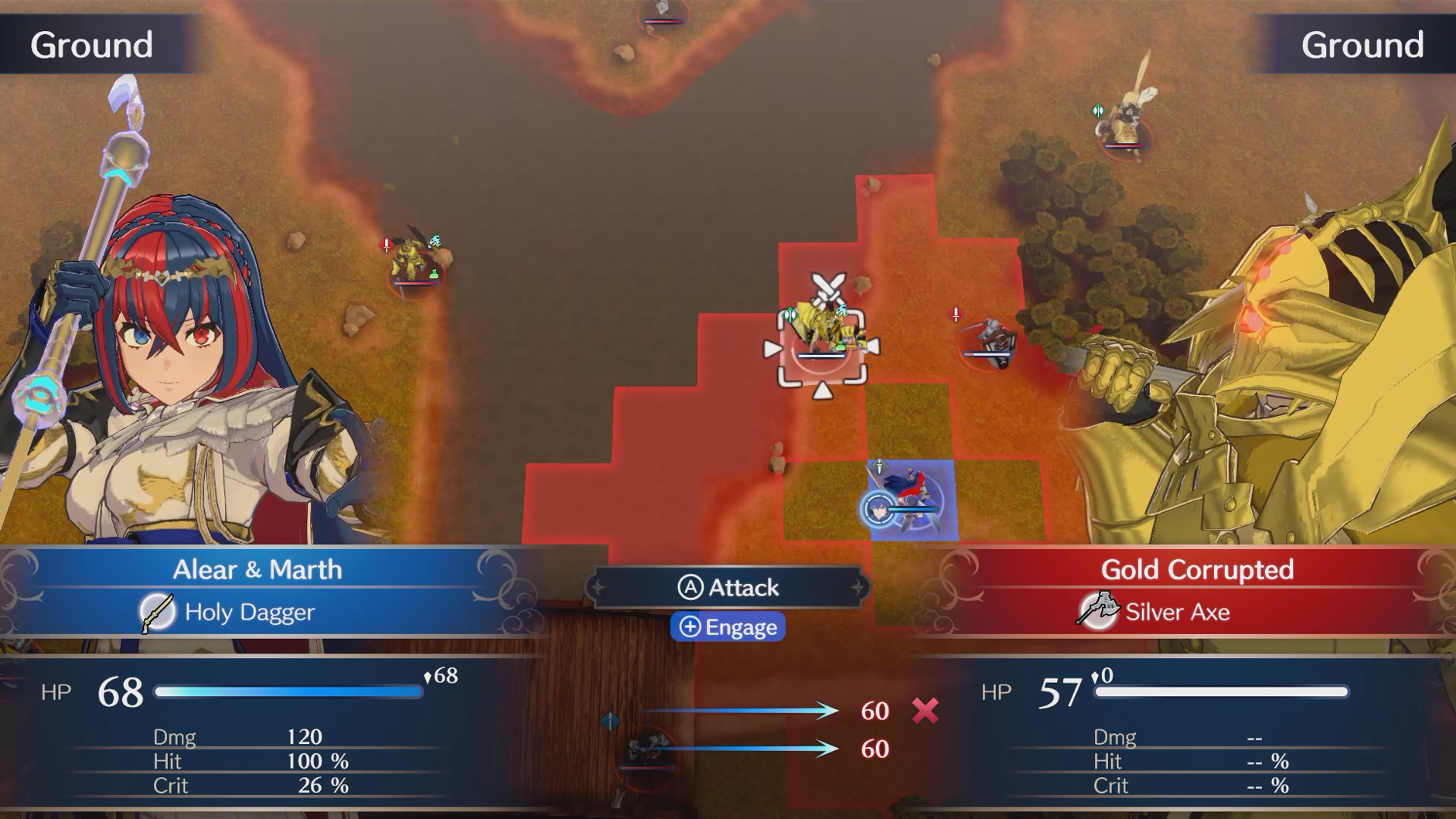This screenshot has width=1456, height=819.
Task: Click the money bag icon beside the western Corrupted
Action: (435, 274)
